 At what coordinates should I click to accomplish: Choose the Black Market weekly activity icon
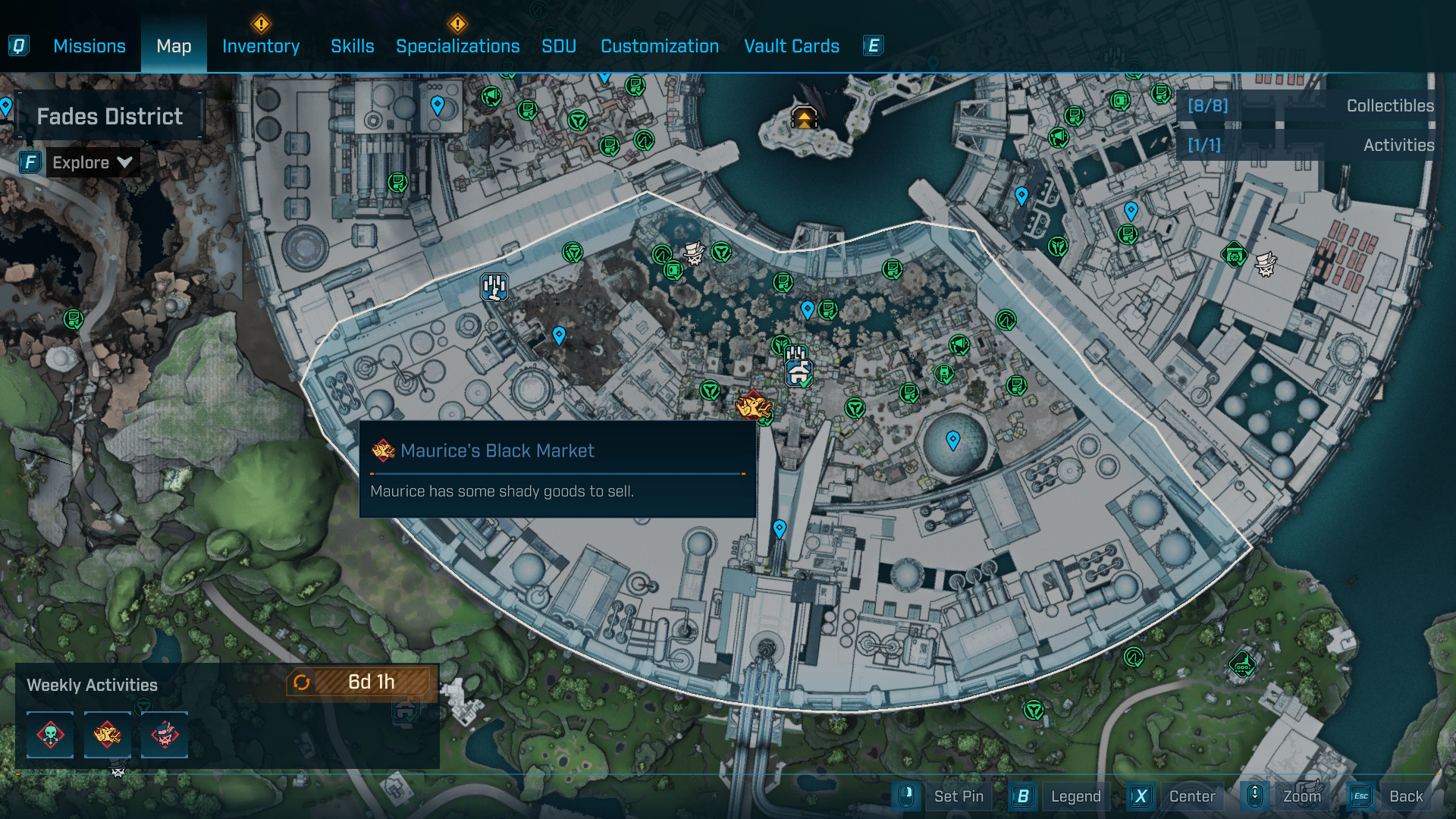[107, 735]
